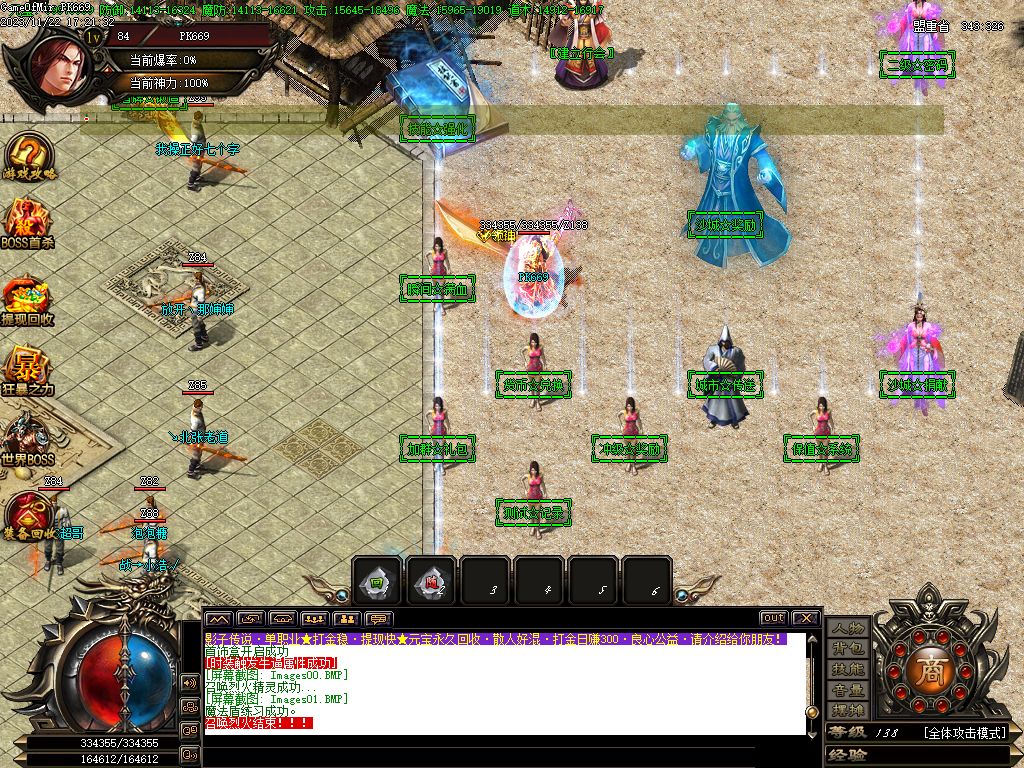Open the BOSS首杀 first-kill icon
Image resolution: width=1024 pixels, height=768 pixels.
pos(28,223)
